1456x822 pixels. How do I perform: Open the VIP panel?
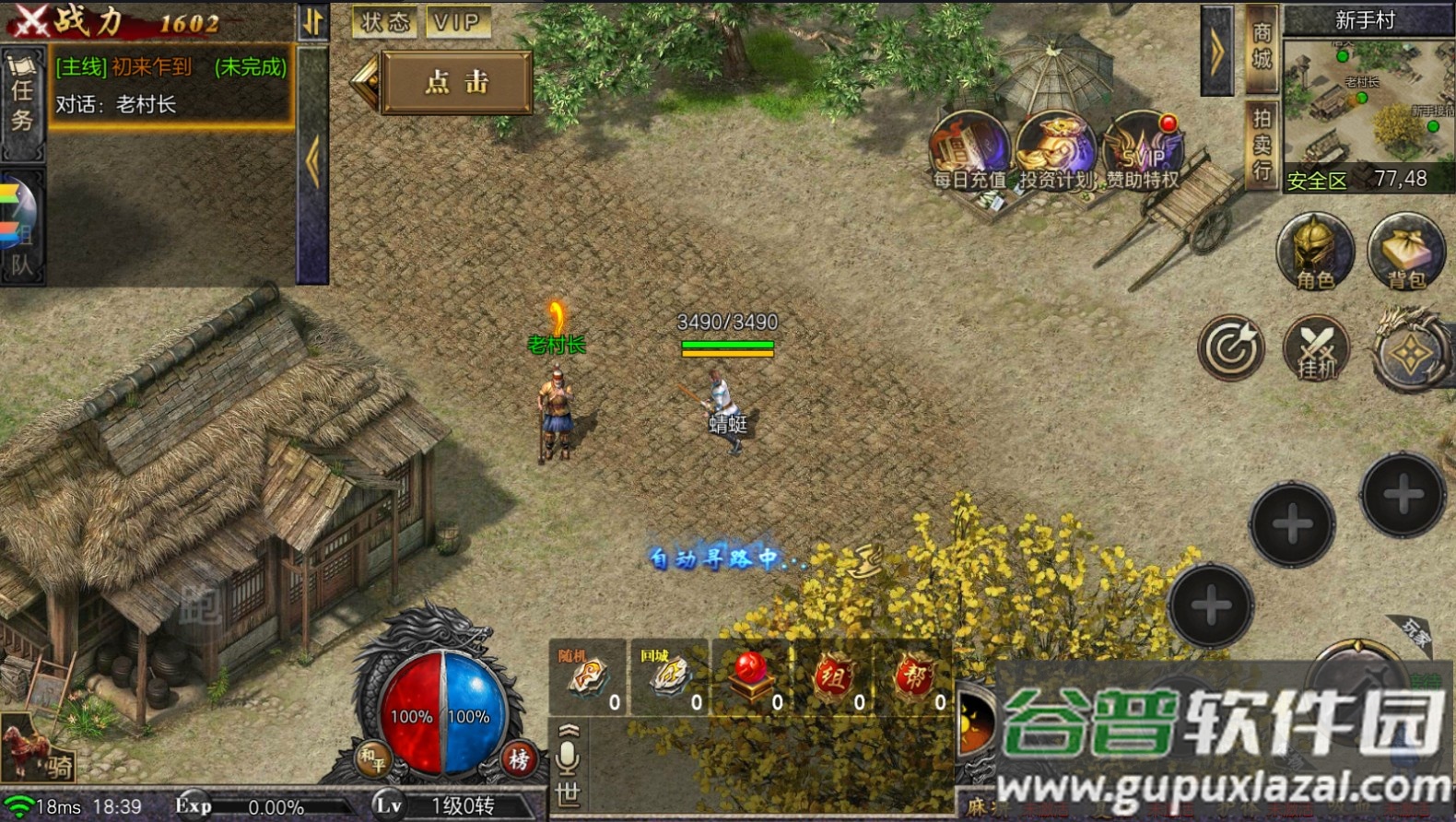coord(457,22)
